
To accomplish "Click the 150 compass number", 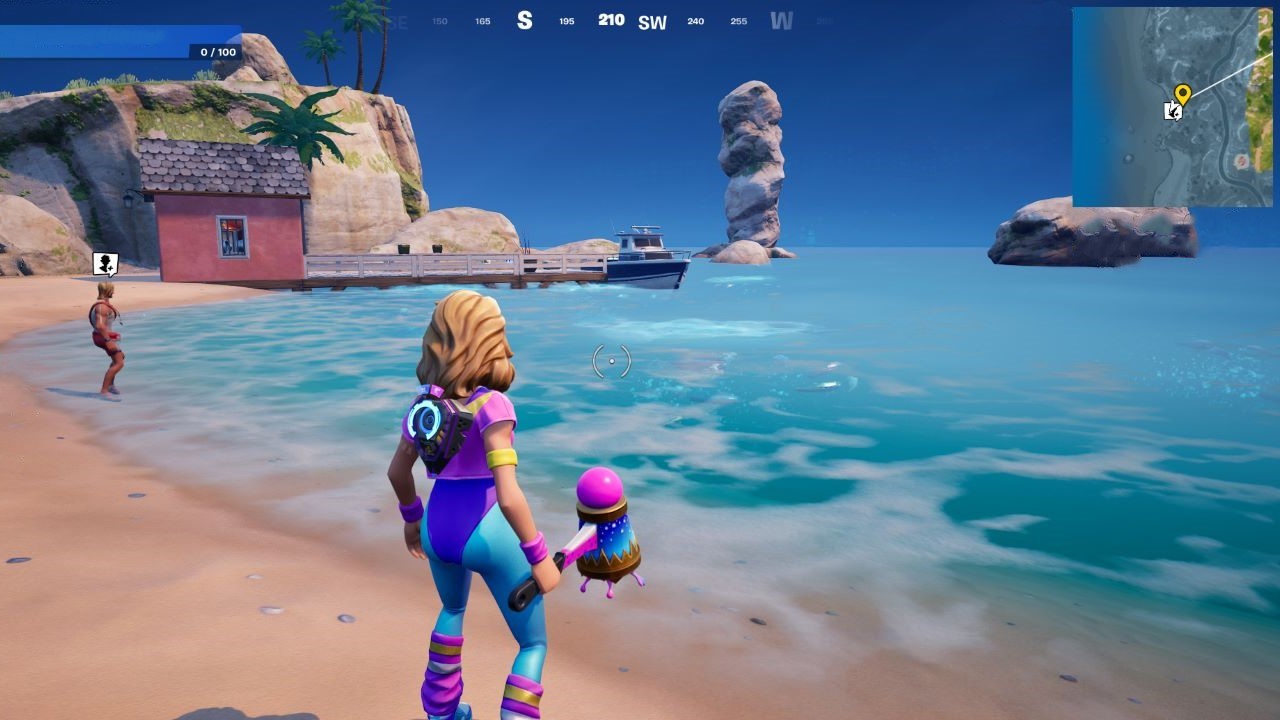I will (x=438, y=21).
